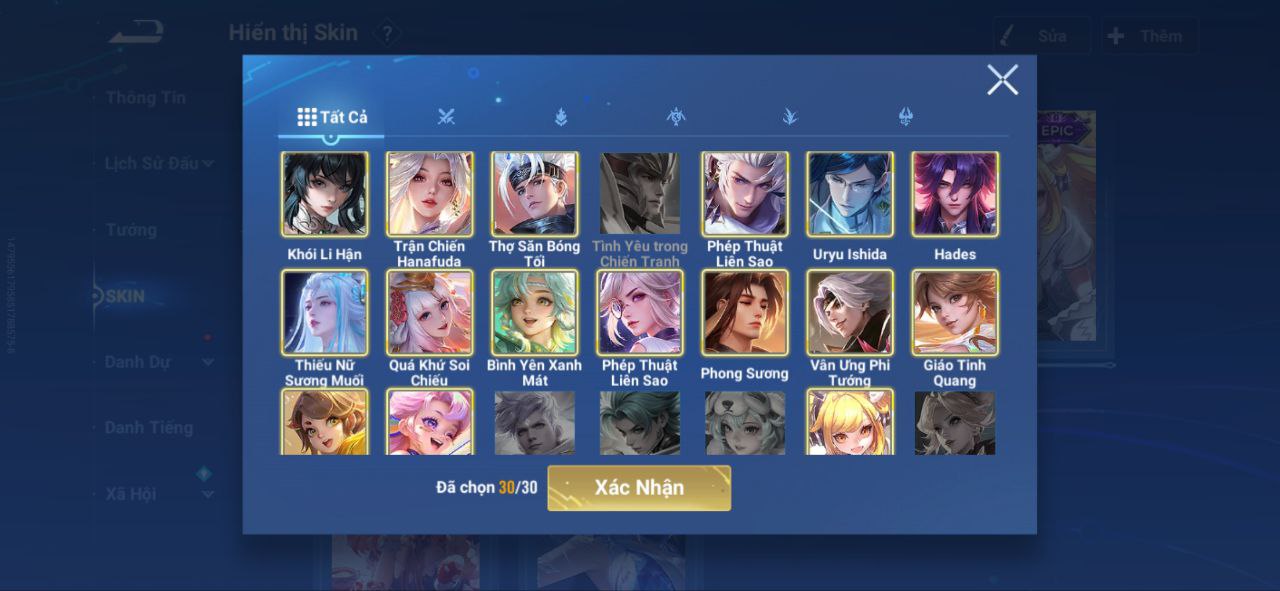1280x591 pixels.
Task: Select the Trận Chiến Hanafuda skin
Action: (429, 194)
